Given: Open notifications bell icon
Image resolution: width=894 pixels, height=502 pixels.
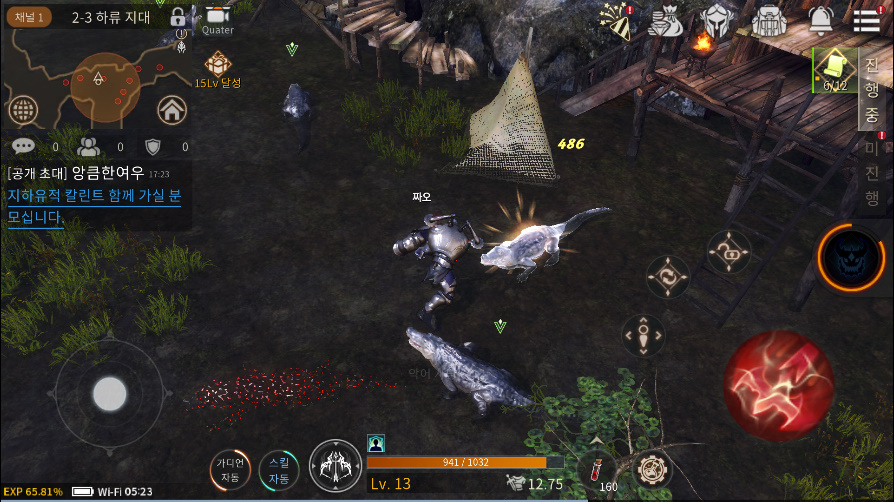Looking at the screenshot, I should point(820,19).
